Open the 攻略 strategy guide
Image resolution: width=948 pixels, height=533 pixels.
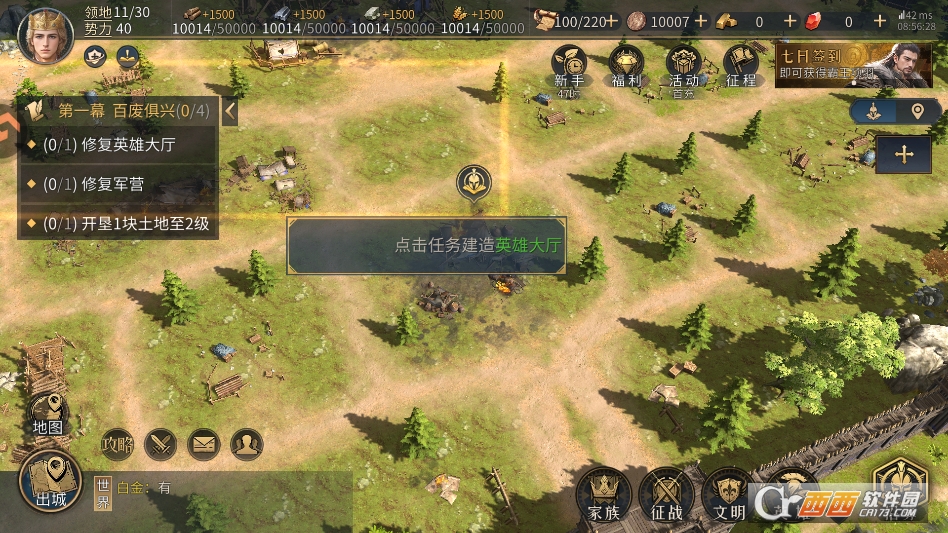117,442
